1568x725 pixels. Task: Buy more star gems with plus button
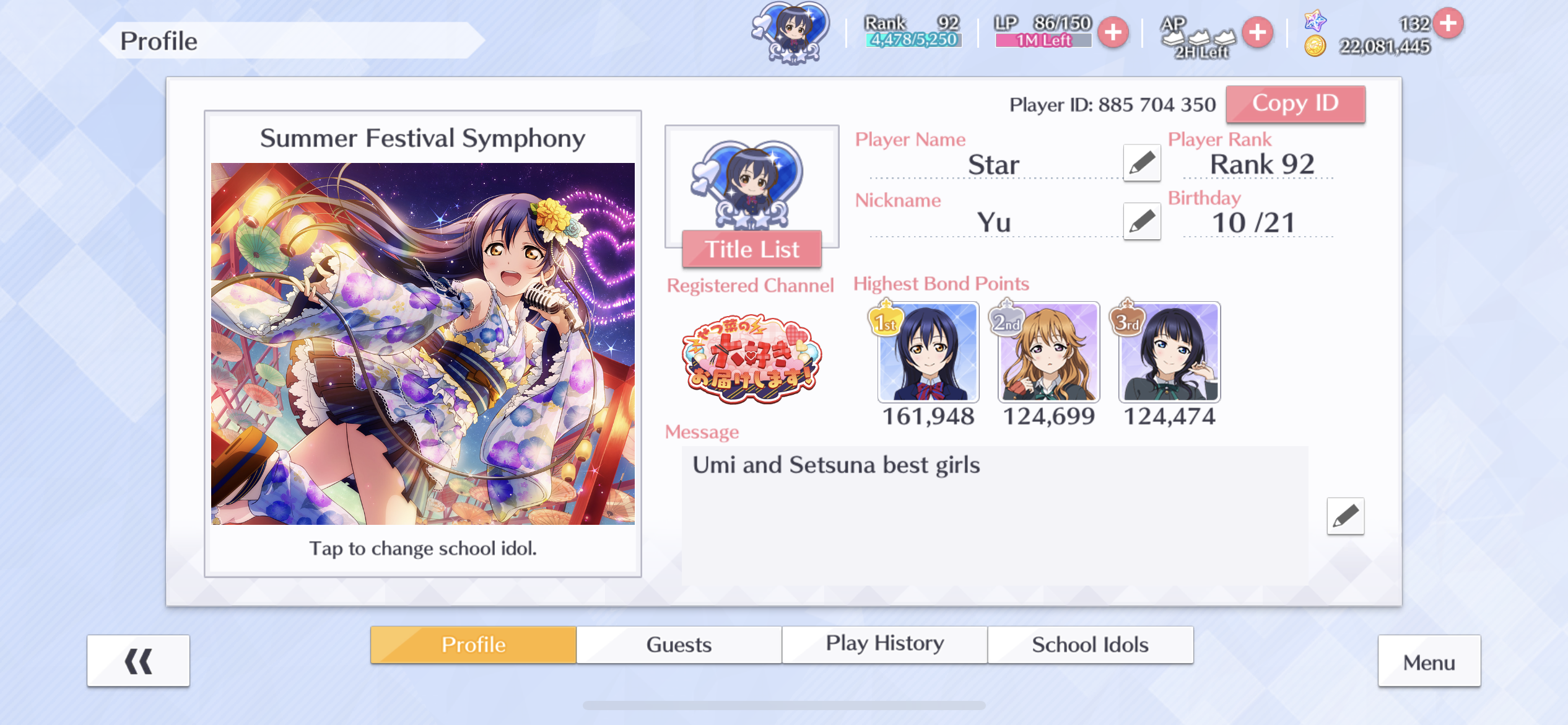pos(1448,24)
